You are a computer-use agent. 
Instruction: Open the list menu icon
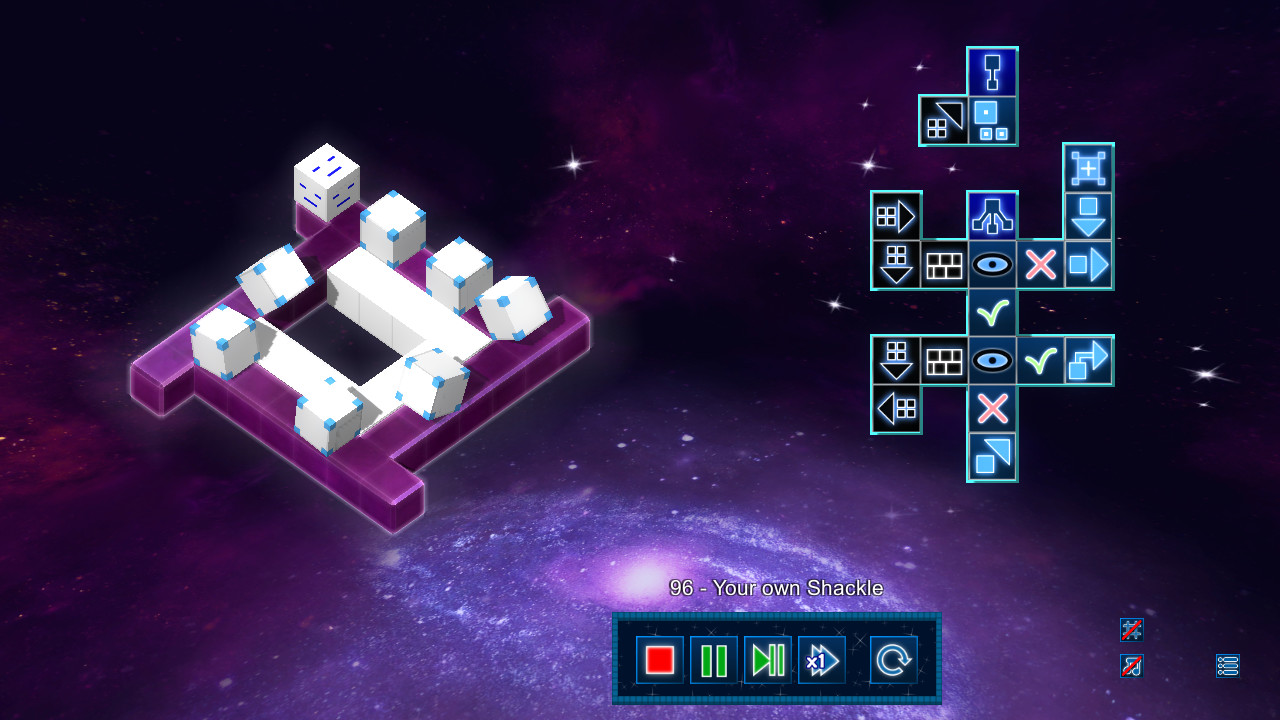(1227, 665)
